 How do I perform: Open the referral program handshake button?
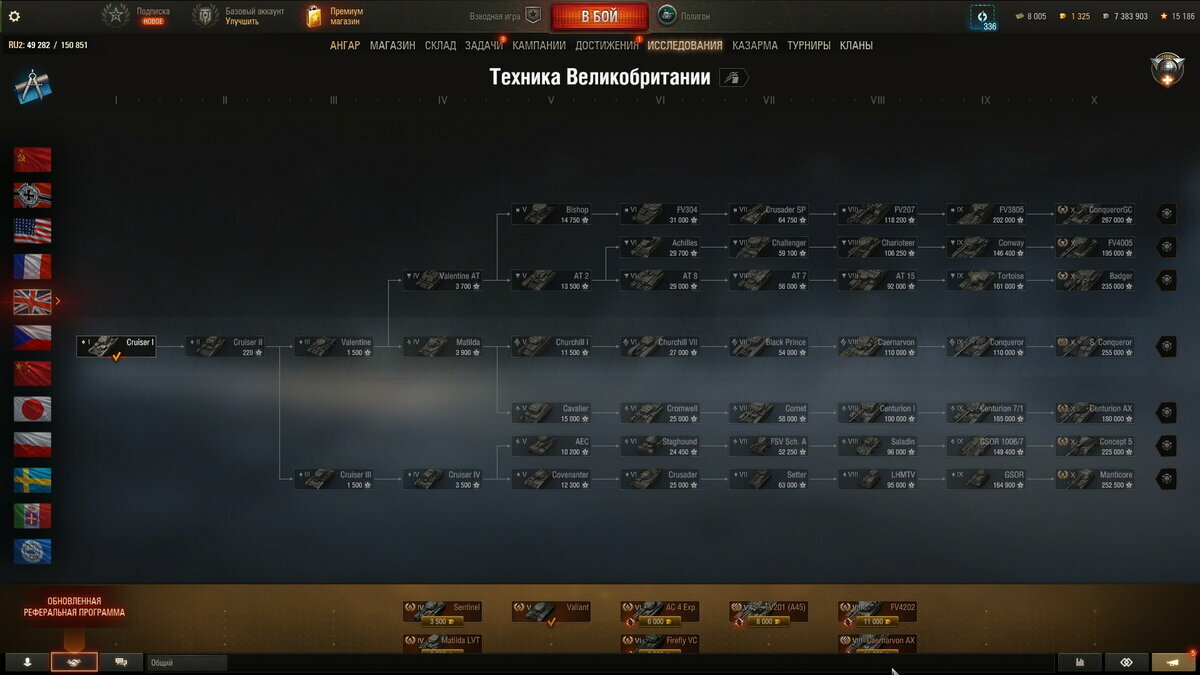click(74, 662)
